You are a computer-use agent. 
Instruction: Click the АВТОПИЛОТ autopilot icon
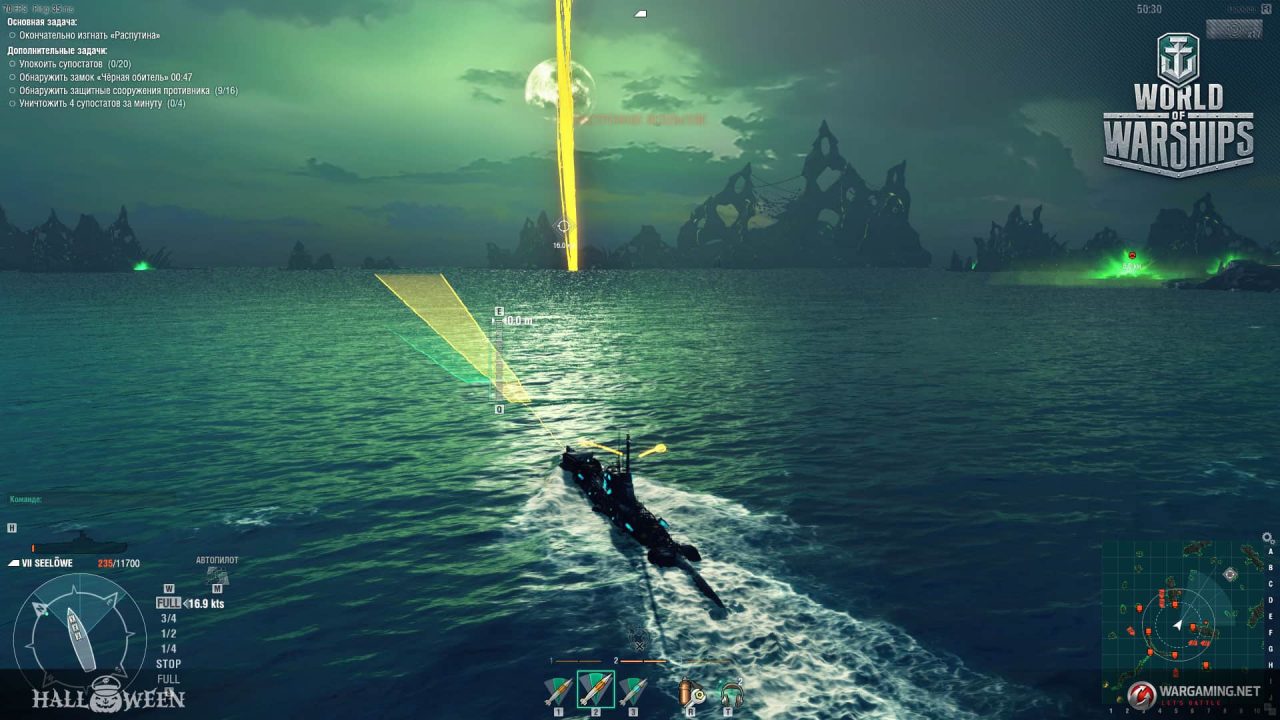pos(216,573)
